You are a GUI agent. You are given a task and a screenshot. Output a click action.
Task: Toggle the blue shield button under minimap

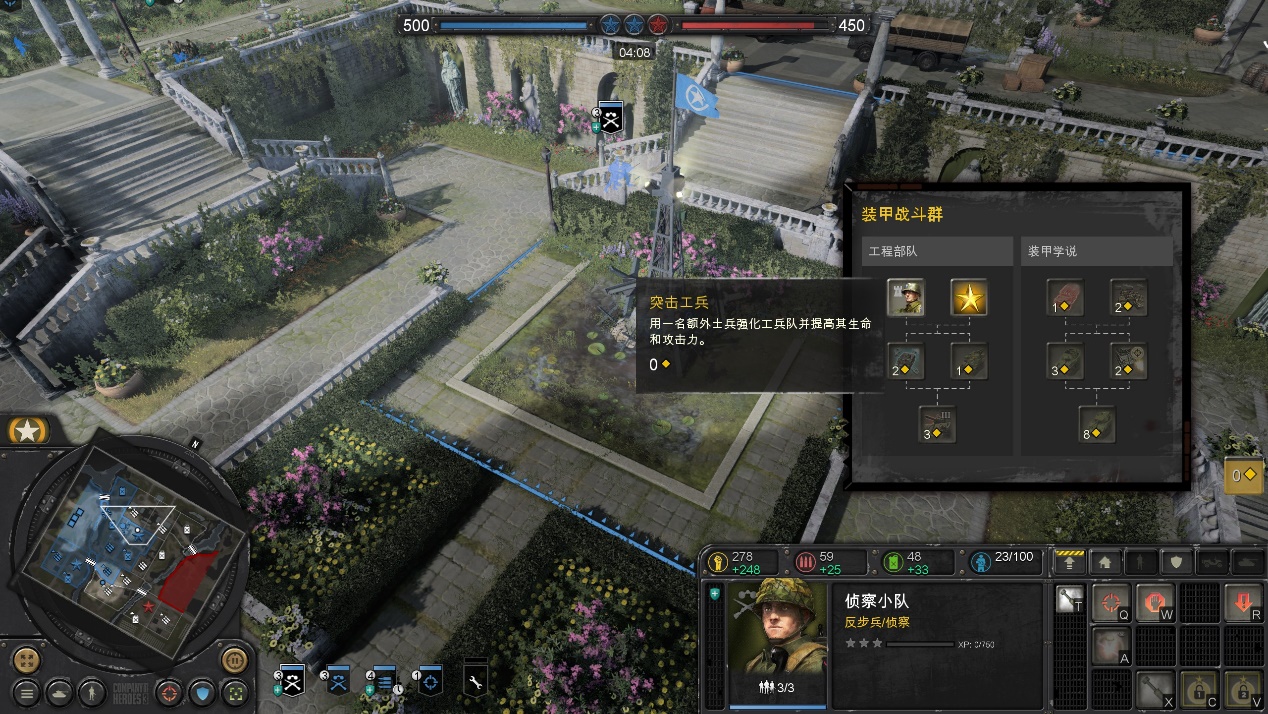204,691
